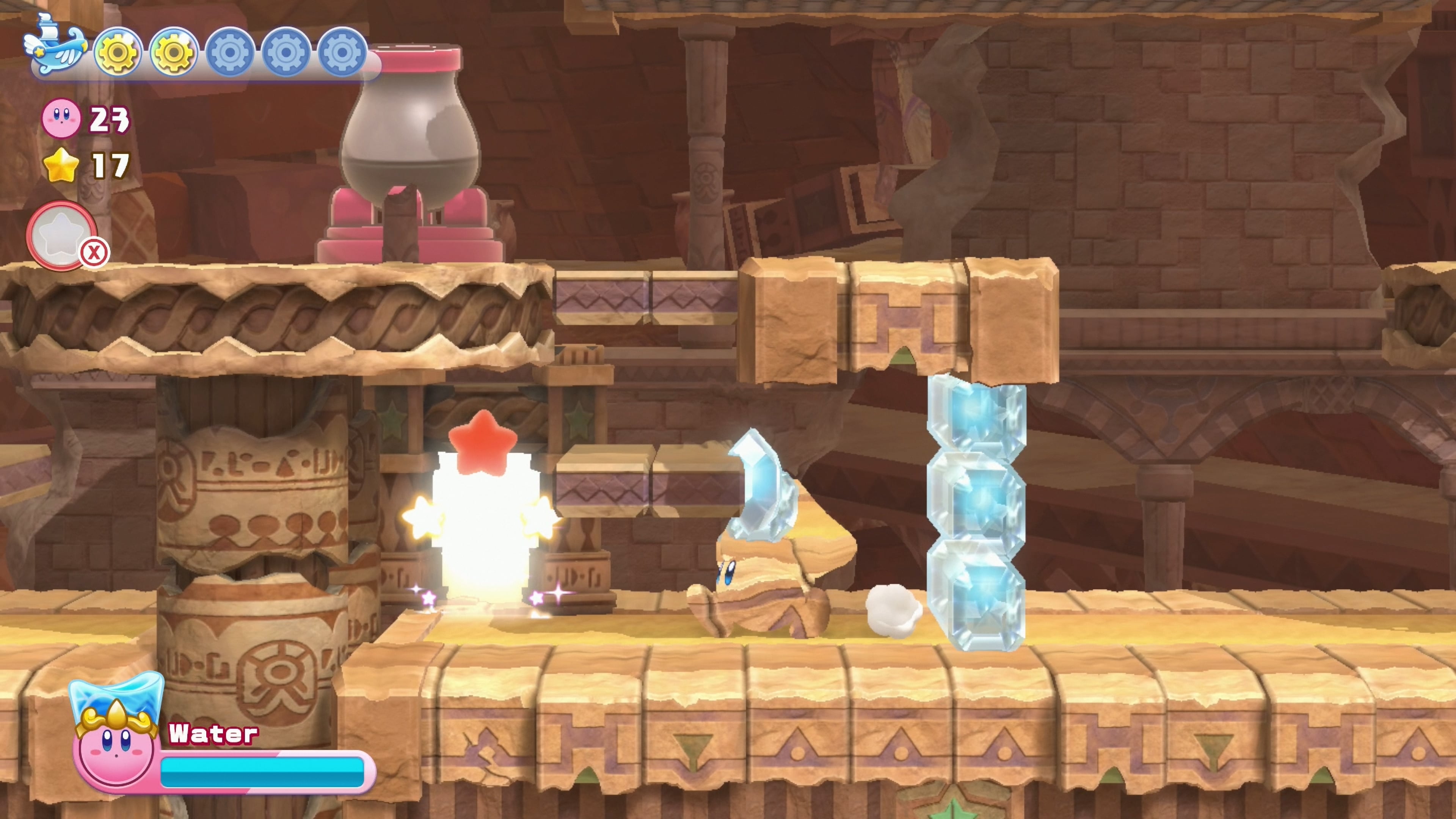This screenshot has width=1456, height=819.
Task: Select the yellow point star icon
Action: coord(61,165)
